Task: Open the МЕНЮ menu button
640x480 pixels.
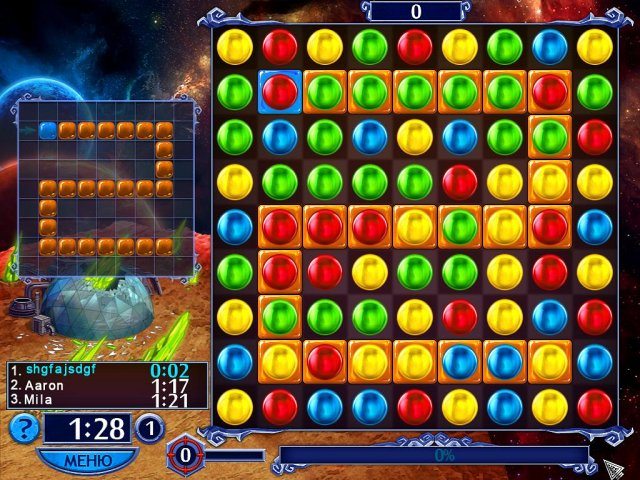Action: (87, 461)
